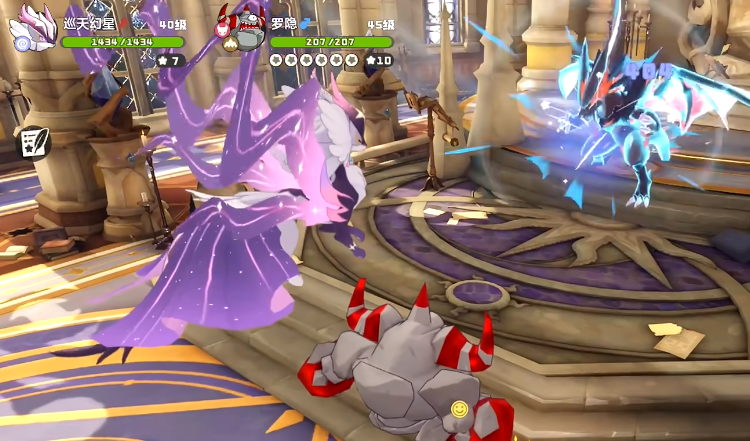Select the 巡天幻星 pet portrait
Screen dimensions: 750x441
[32, 27]
